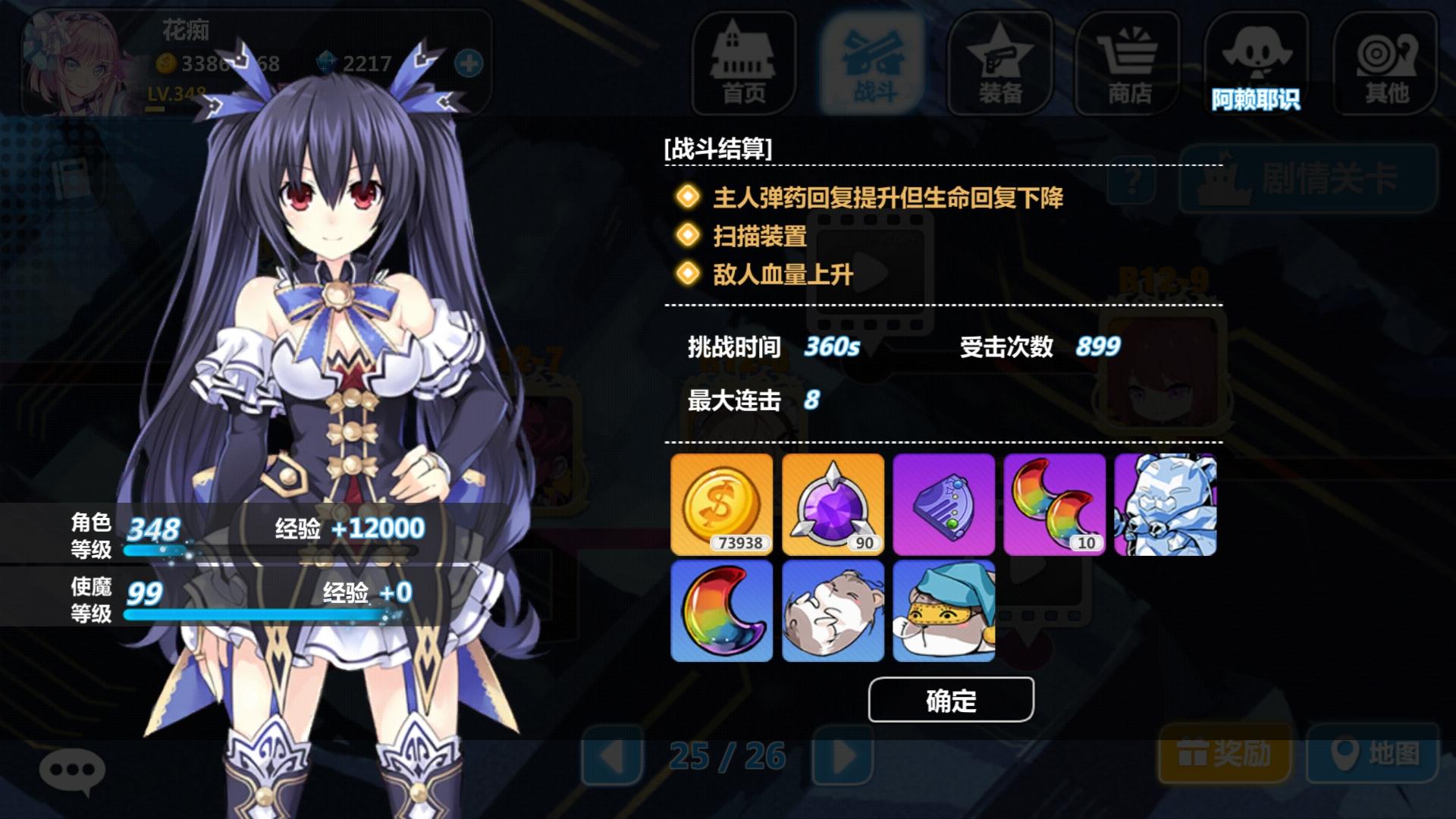Image resolution: width=1456 pixels, height=819 pixels.
Task: Click the 73938 gold coin reward item
Action: [720, 503]
